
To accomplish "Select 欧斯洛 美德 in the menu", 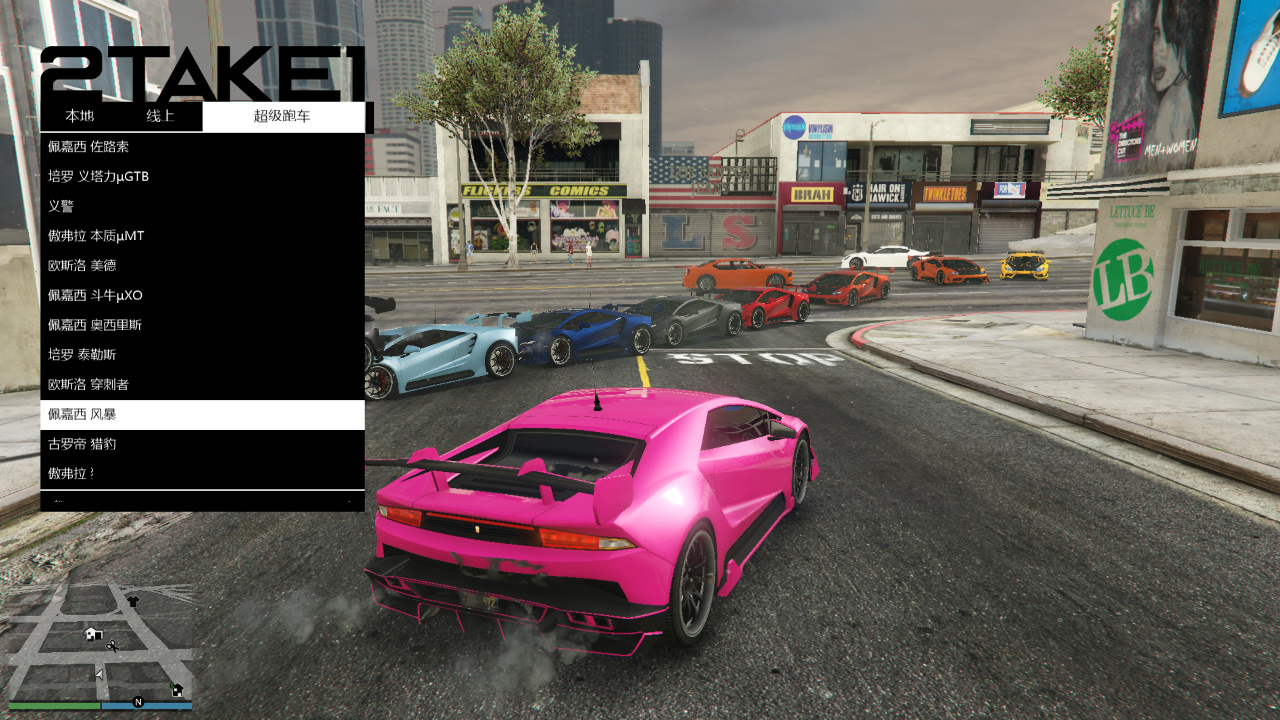I will pos(202,266).
